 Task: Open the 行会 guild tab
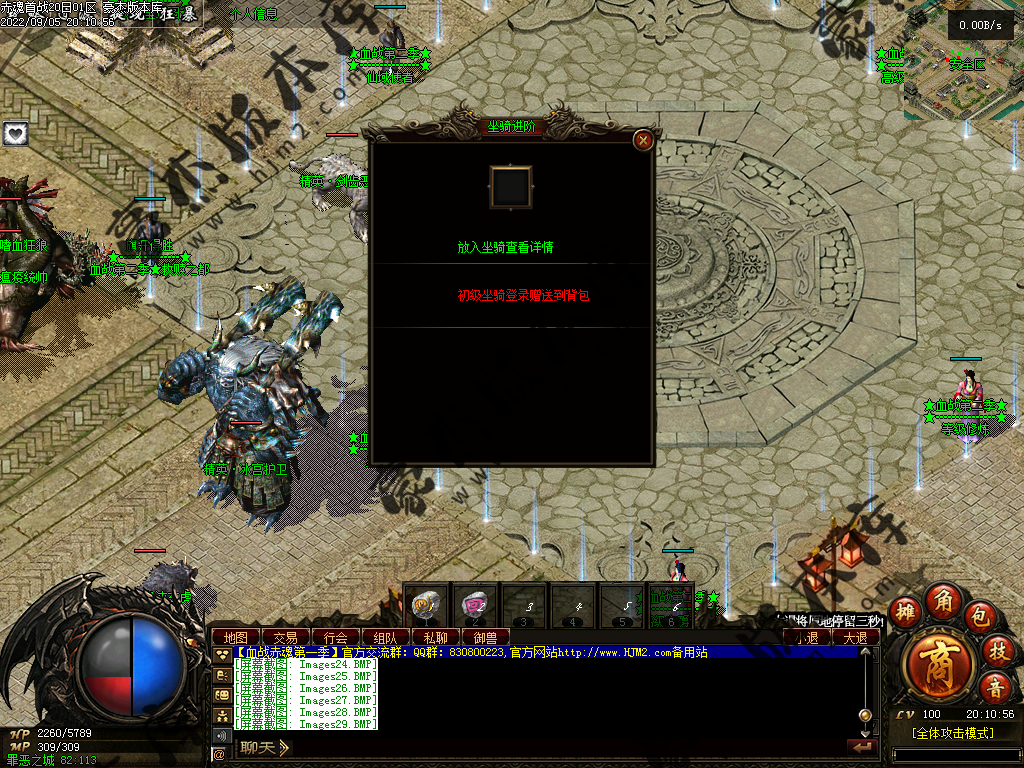coord(336,637)
